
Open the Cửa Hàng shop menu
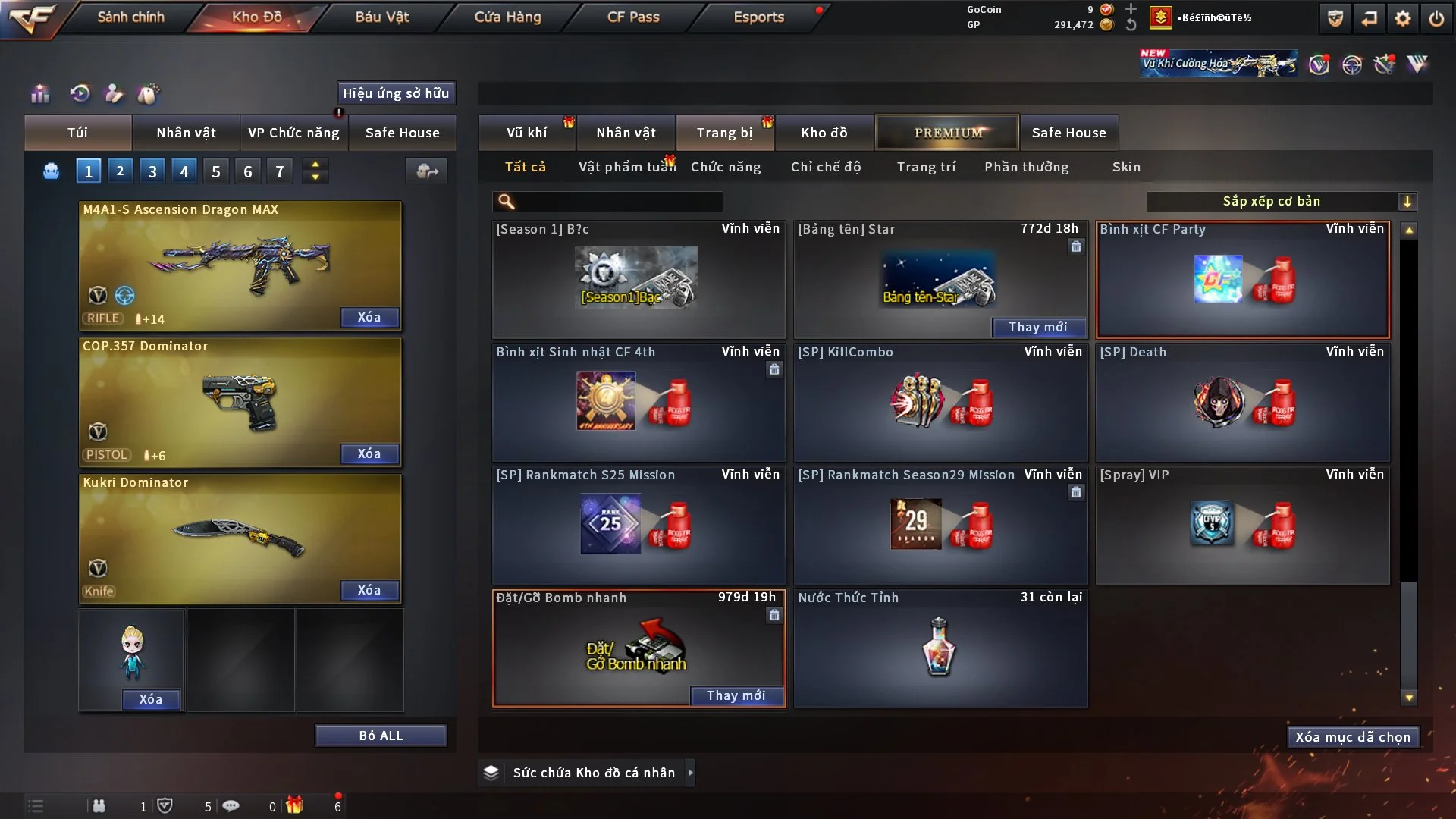point(507,17)
